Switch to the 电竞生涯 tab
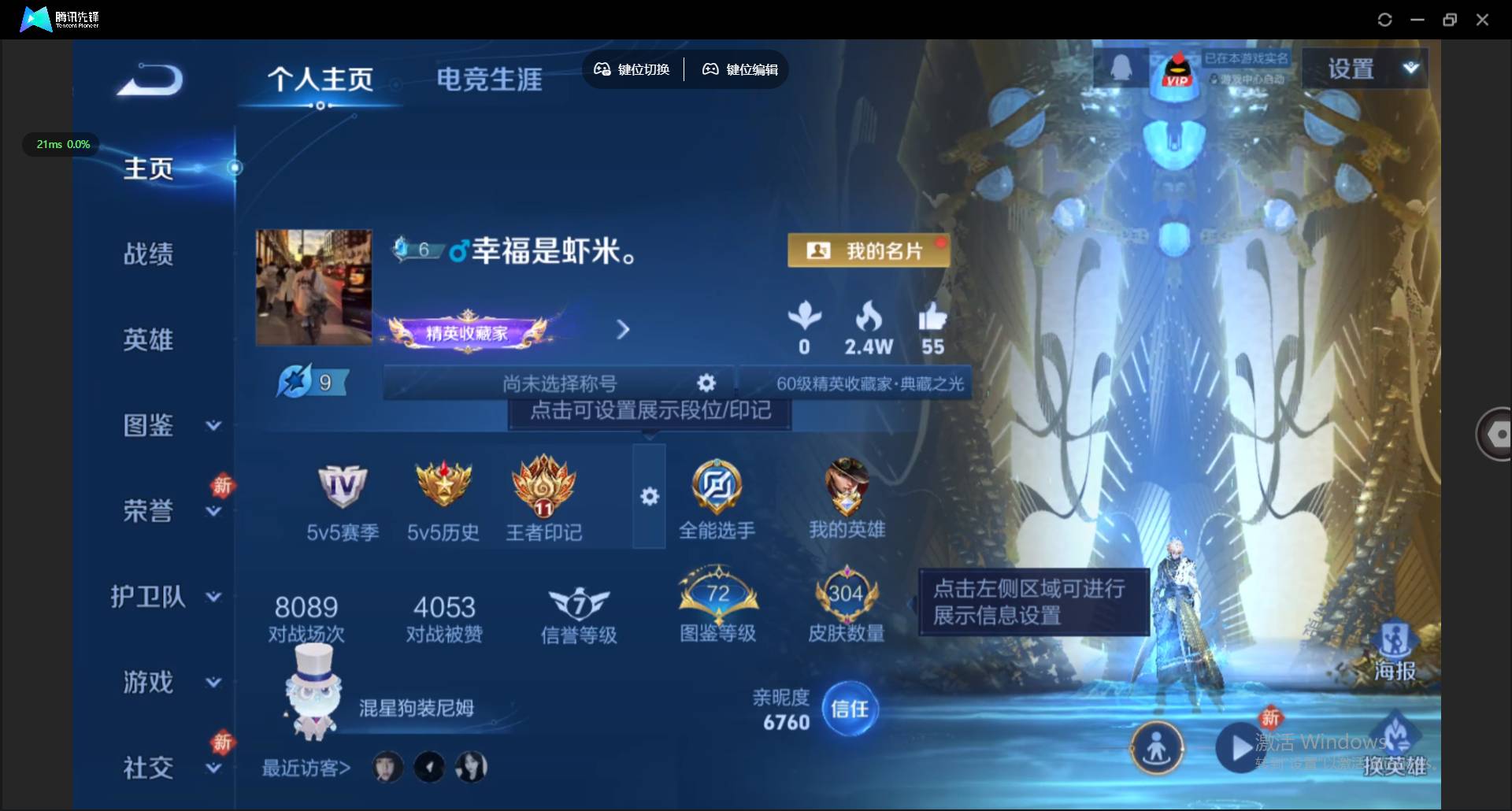Screen dimensions: 1512x811 click(488, 79)
